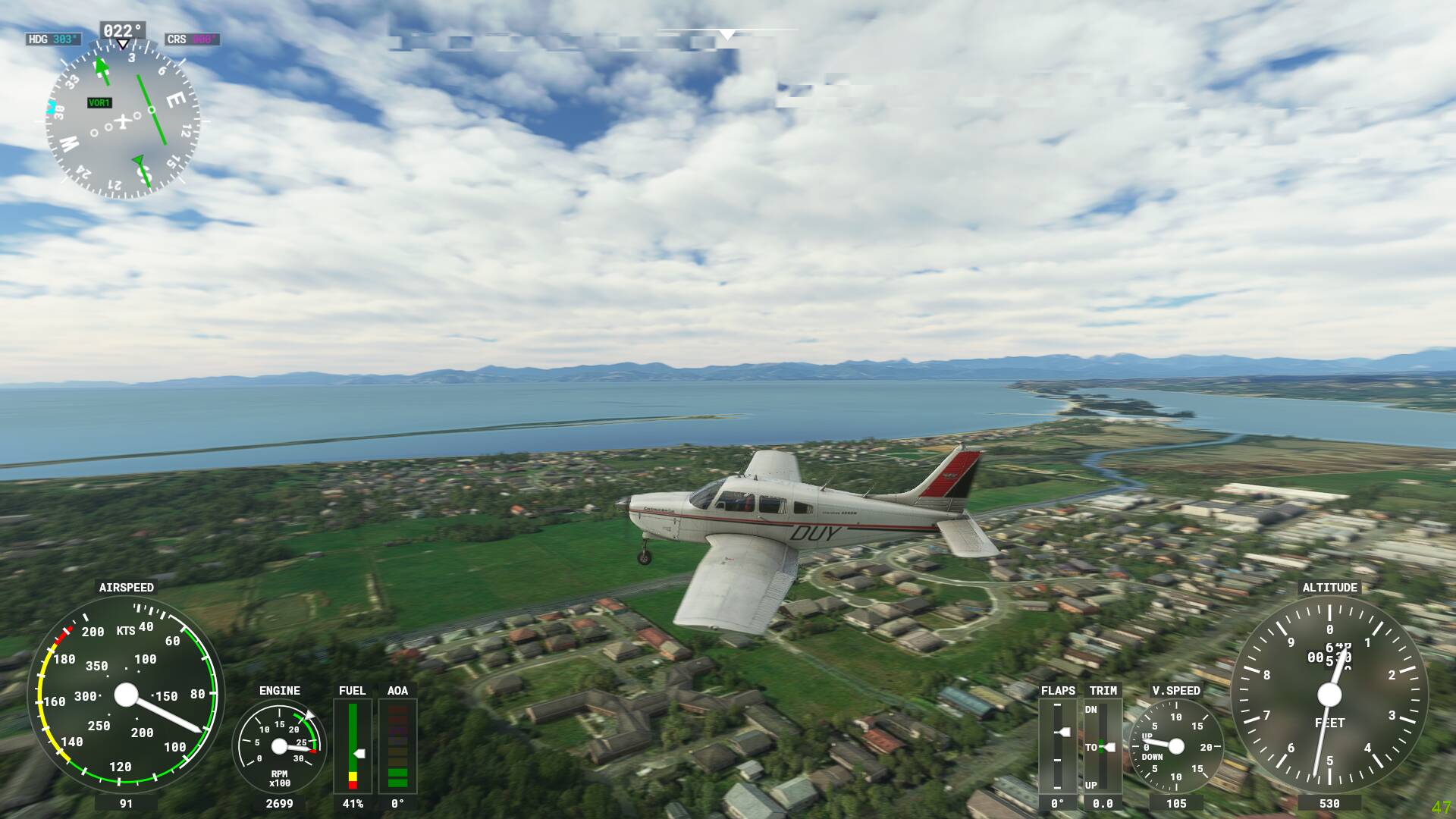This screenshot has width=1456, height=819.
Task: Click the altitude dial gauge
Action: (x=1329, y=695)
